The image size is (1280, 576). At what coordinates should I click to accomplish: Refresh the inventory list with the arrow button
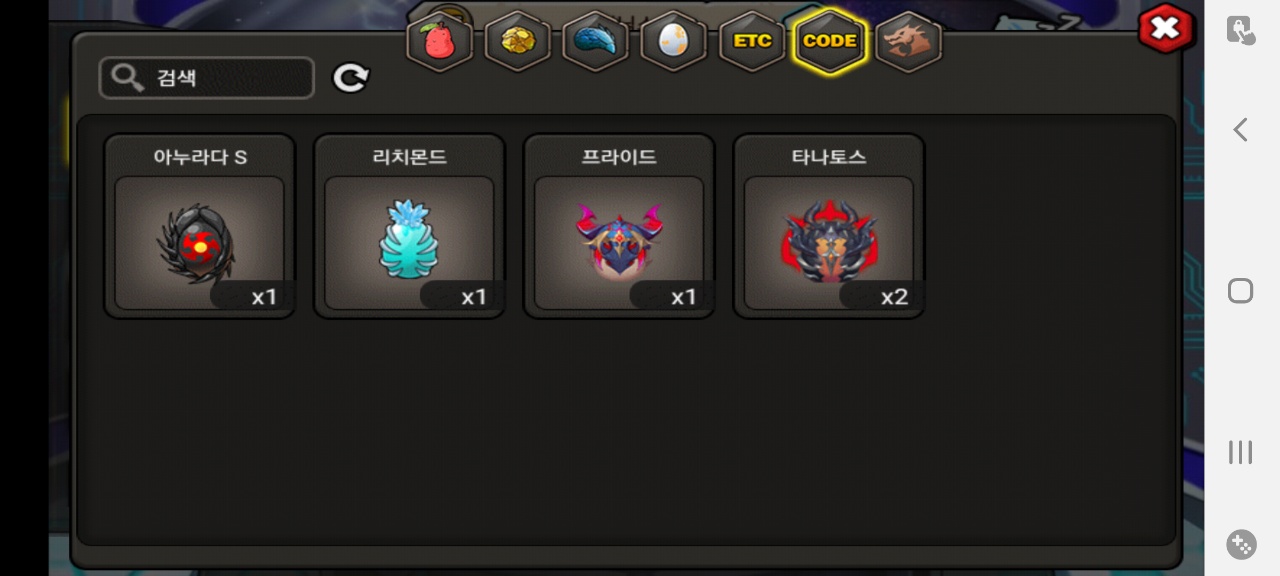pos(351,78)
